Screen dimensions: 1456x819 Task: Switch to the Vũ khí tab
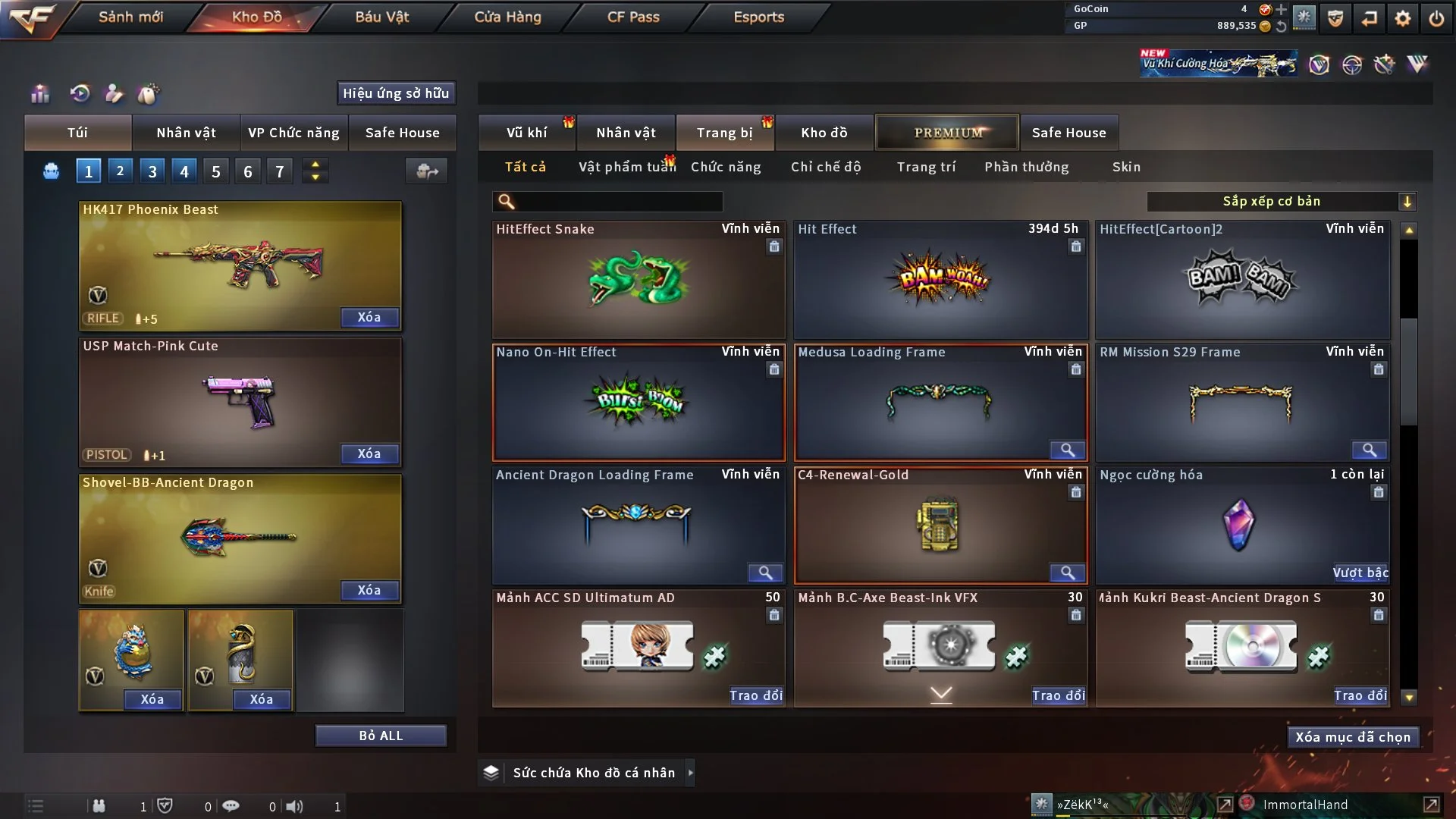click(x=526, y=133)
